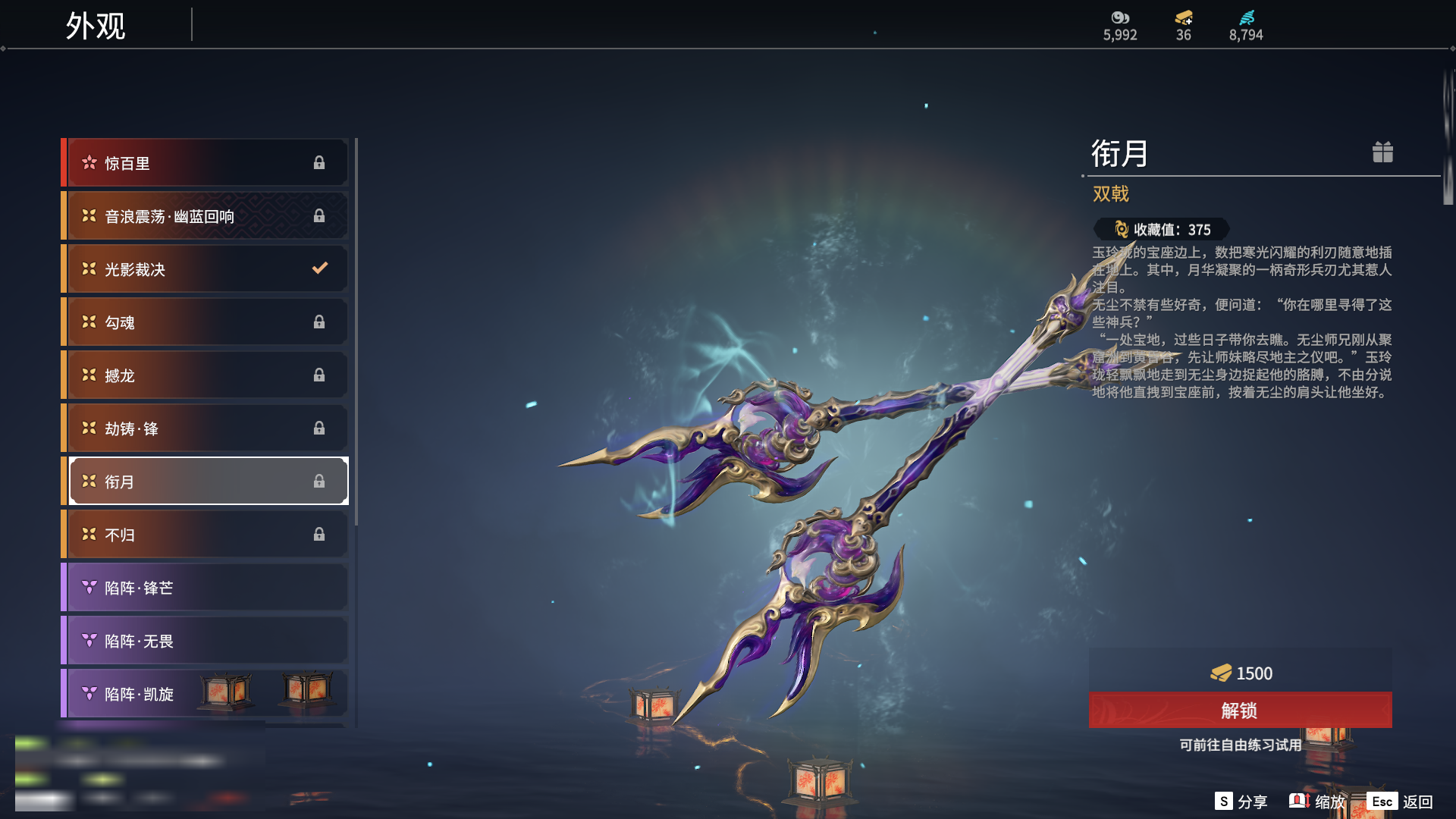The image size is (1456, 819).
Task: Select the 撼龙 skin entry
Action: (206, 375)
